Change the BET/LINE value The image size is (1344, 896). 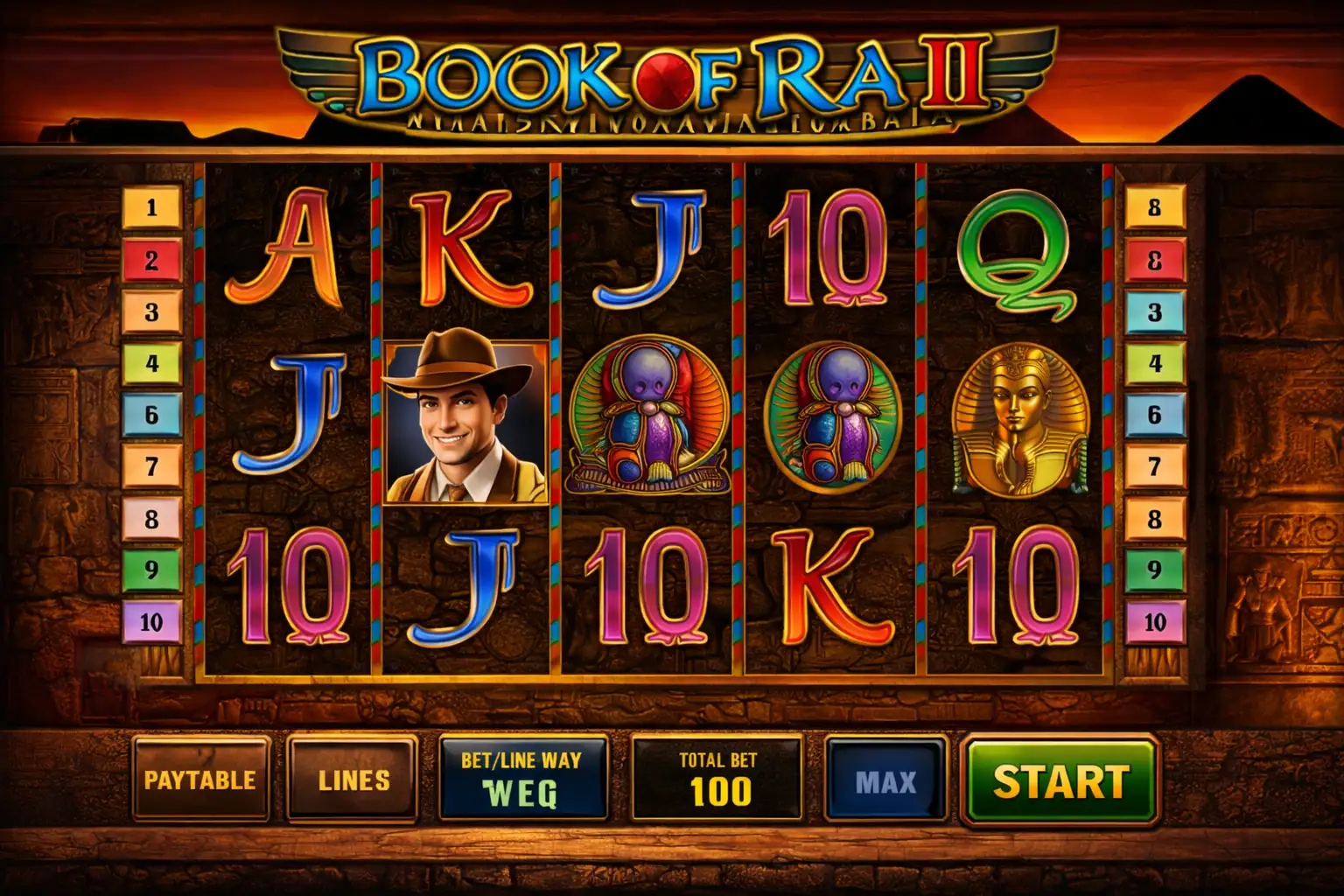521,778
